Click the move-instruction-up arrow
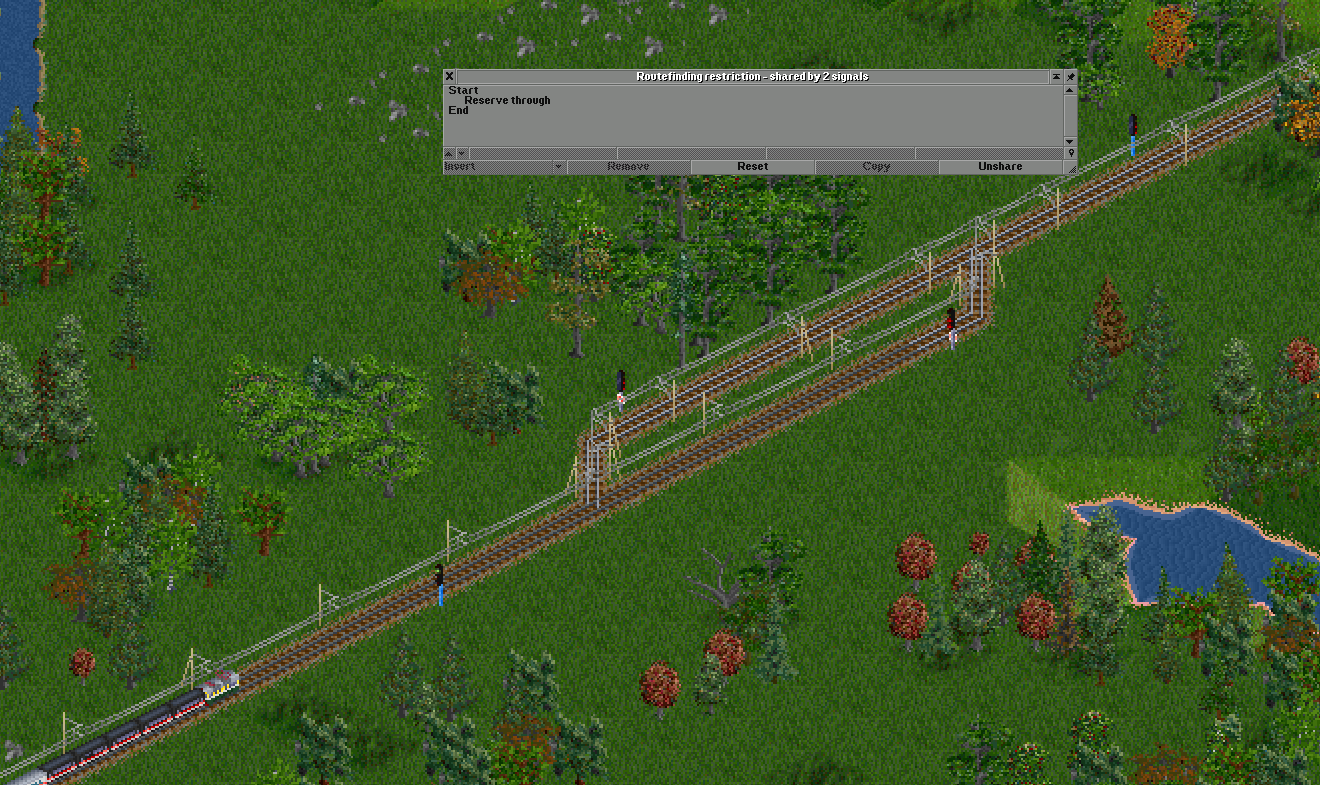1320x785 pixels. pyautogui.click(x=449, y=154)
